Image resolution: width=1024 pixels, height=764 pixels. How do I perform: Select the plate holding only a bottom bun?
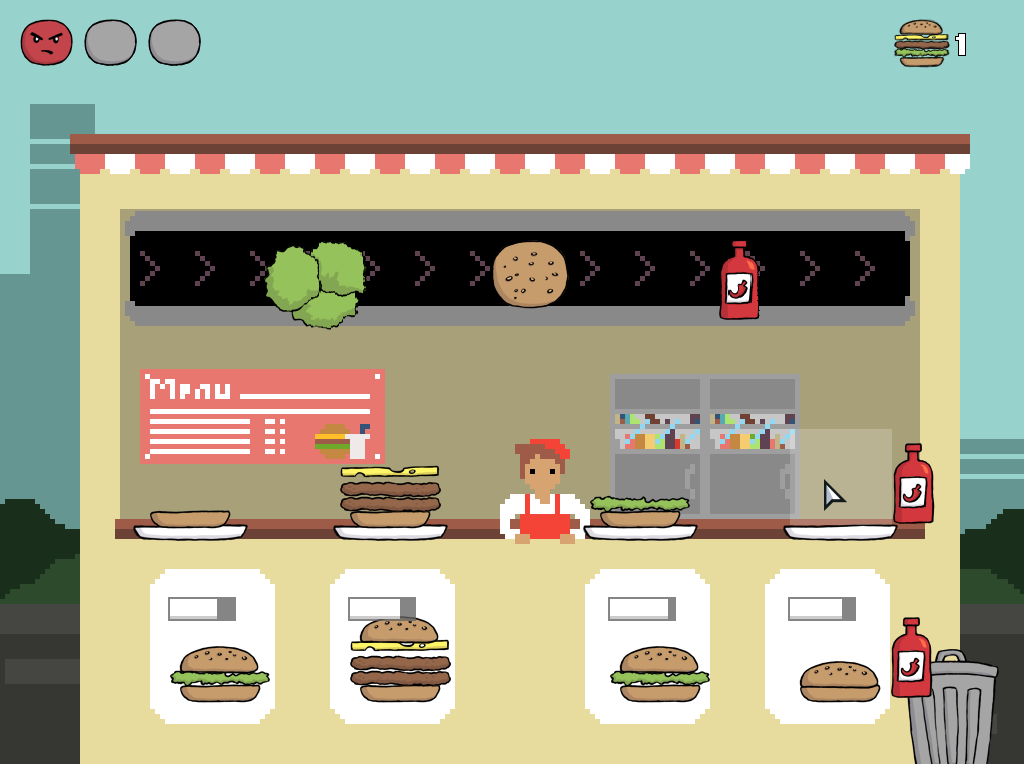coord(190,526)
